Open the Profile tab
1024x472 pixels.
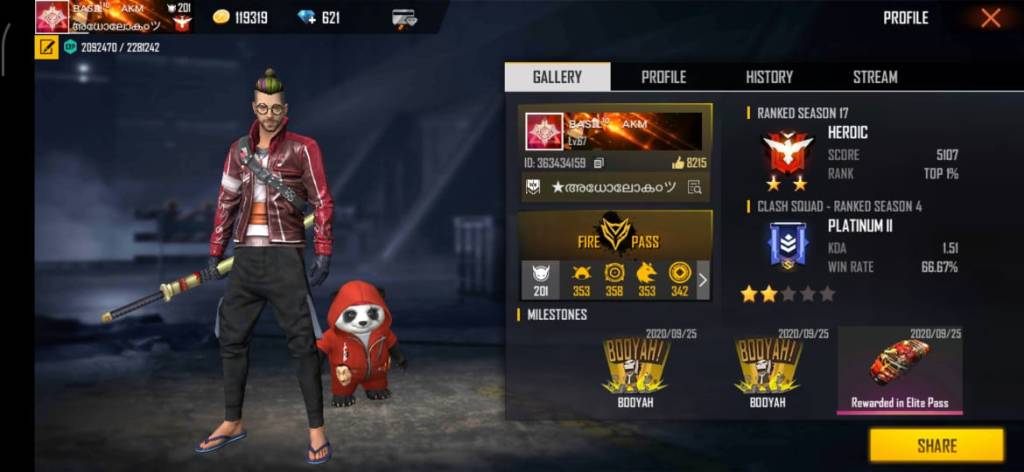[x=663, y=77]
